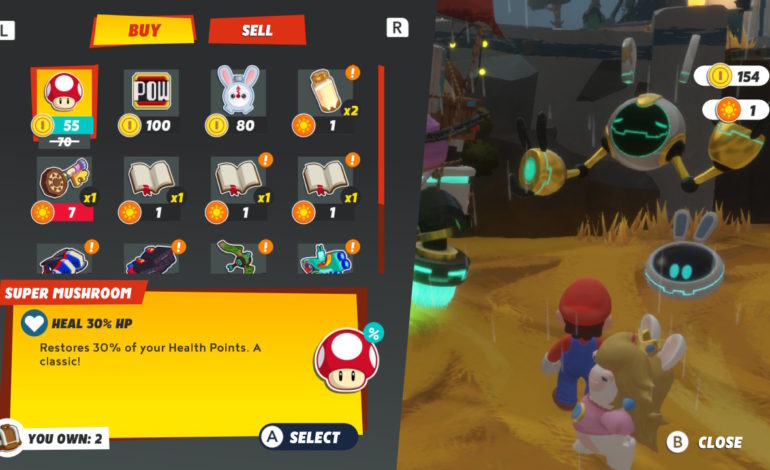Pick the rabbit-eared item costing 80 coins

(238, 102)
